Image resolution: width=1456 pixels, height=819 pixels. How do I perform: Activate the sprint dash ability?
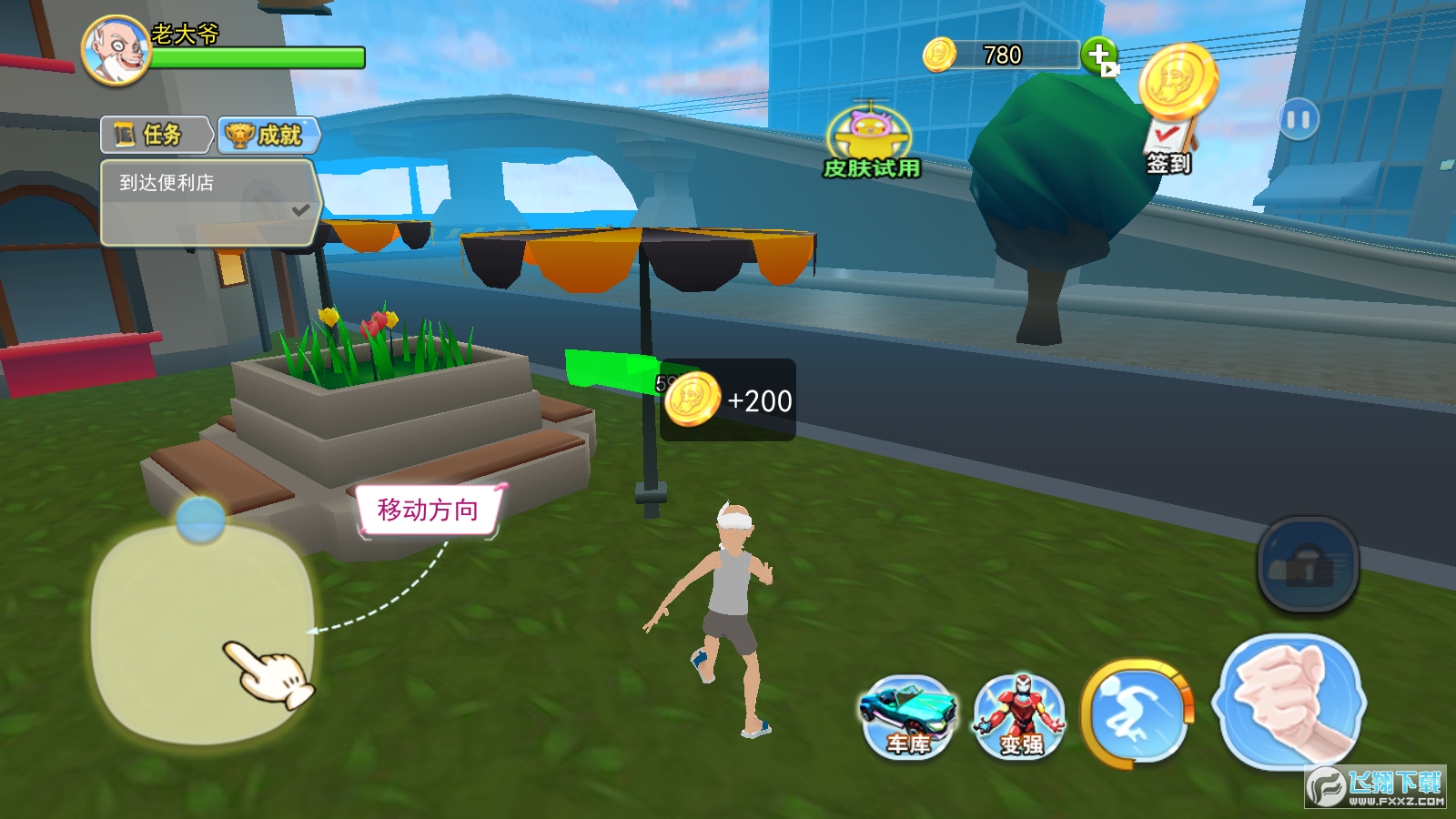1137,713
